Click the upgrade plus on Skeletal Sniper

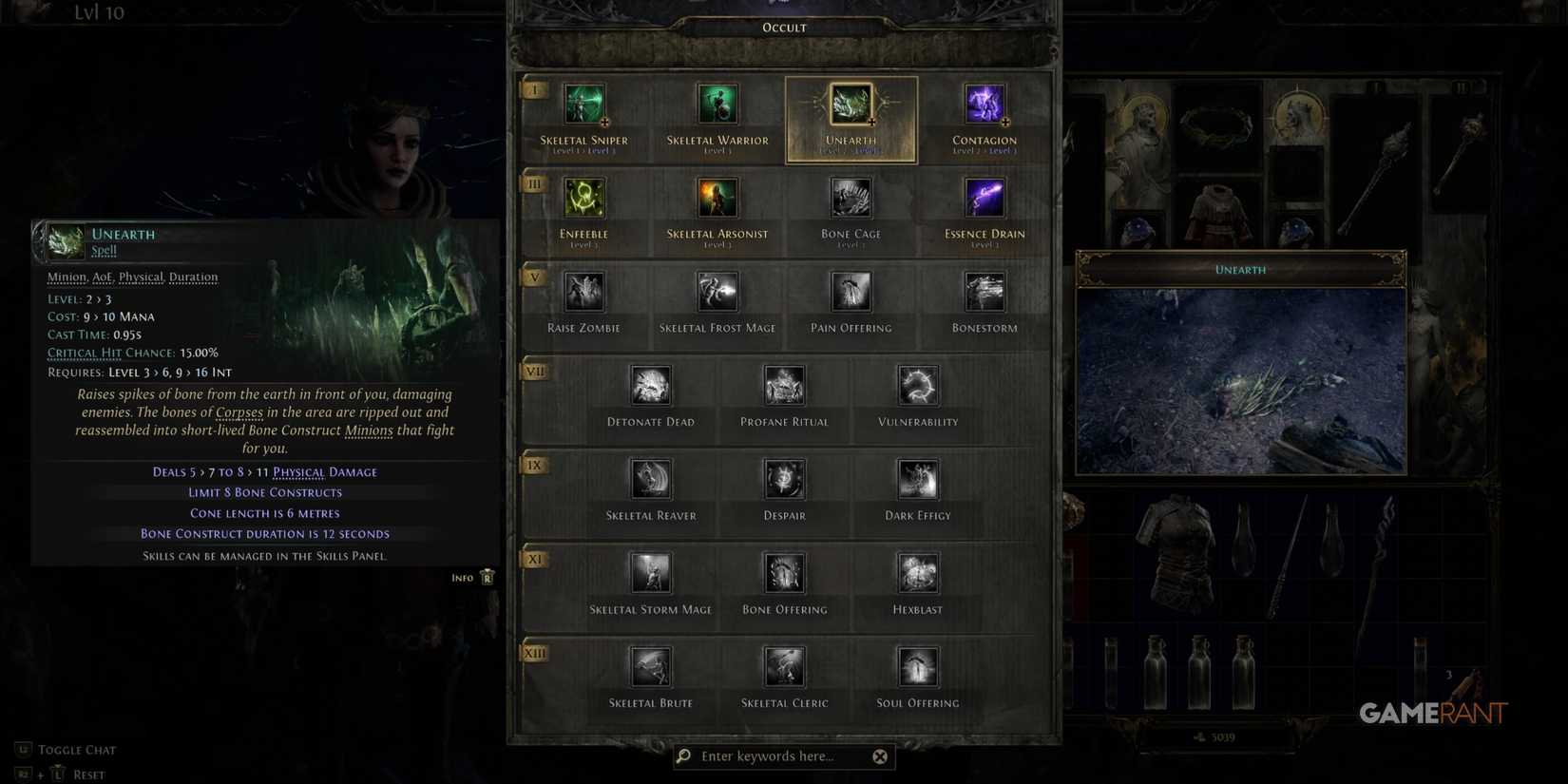point(604,123)
